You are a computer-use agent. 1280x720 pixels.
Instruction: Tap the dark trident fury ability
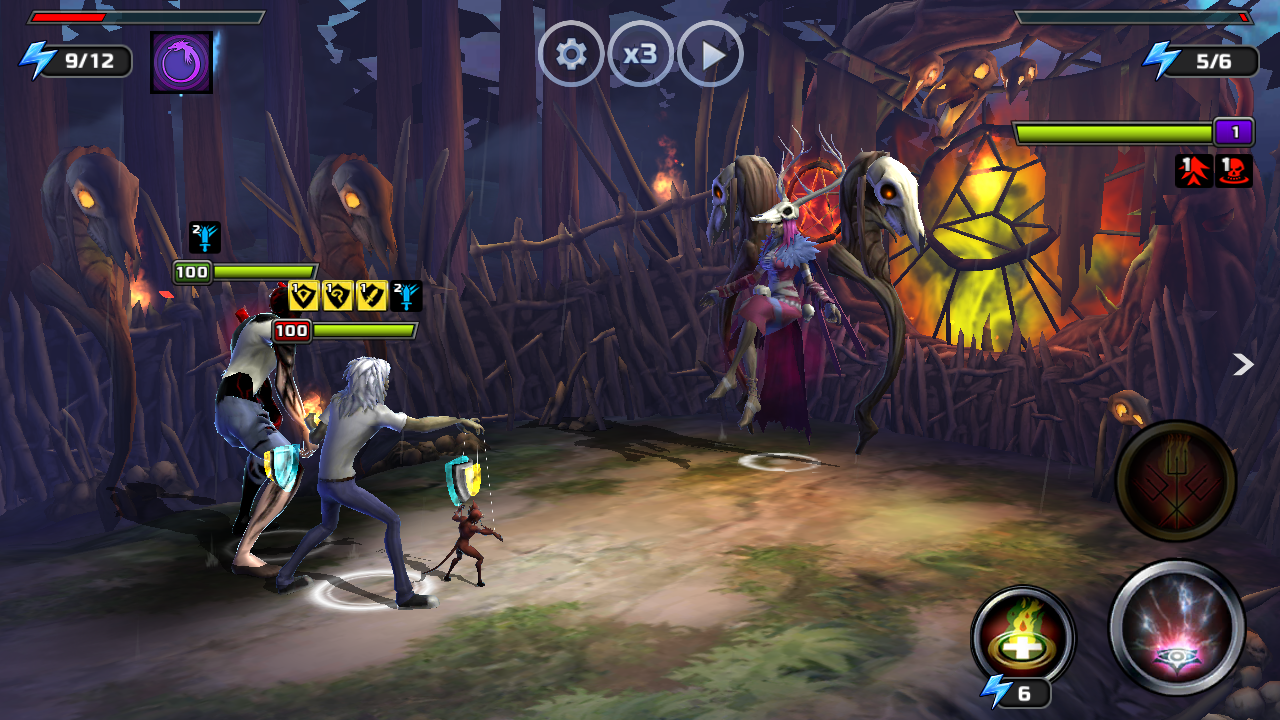1175,481
